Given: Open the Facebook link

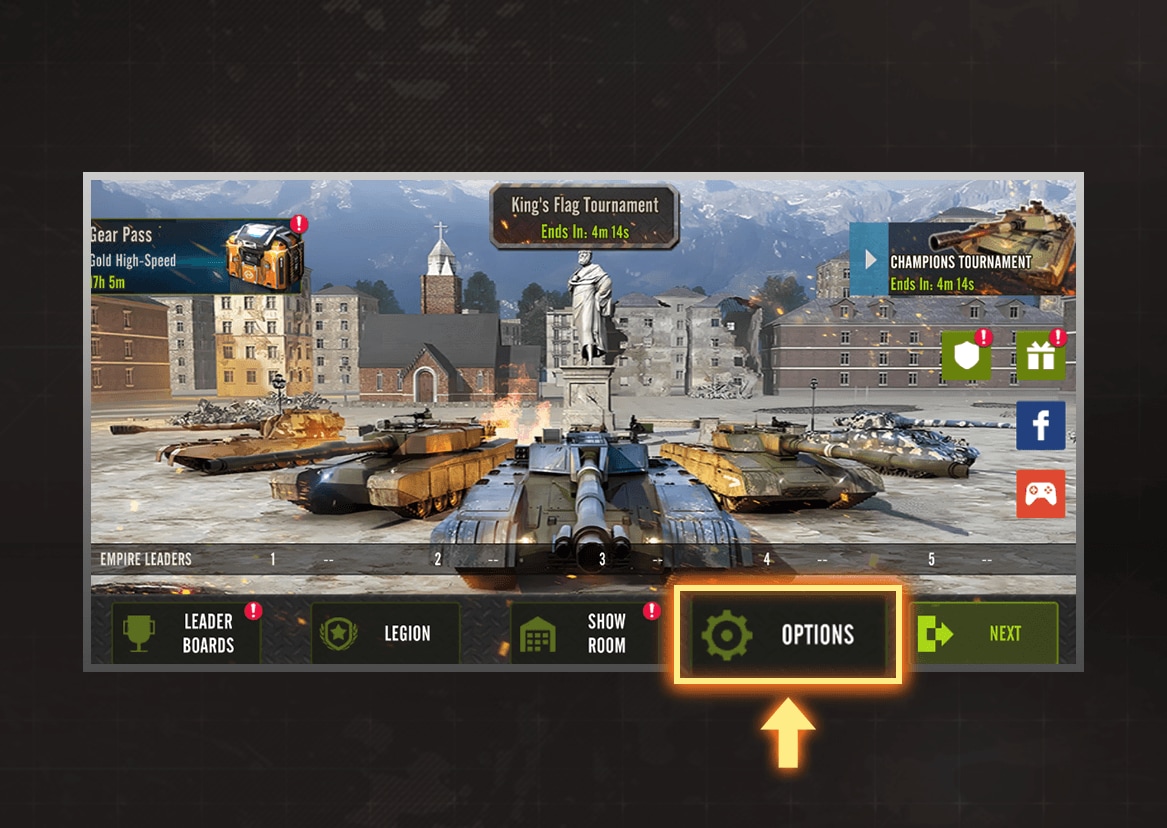Looking at the screenshot, I should [1041, 426].
